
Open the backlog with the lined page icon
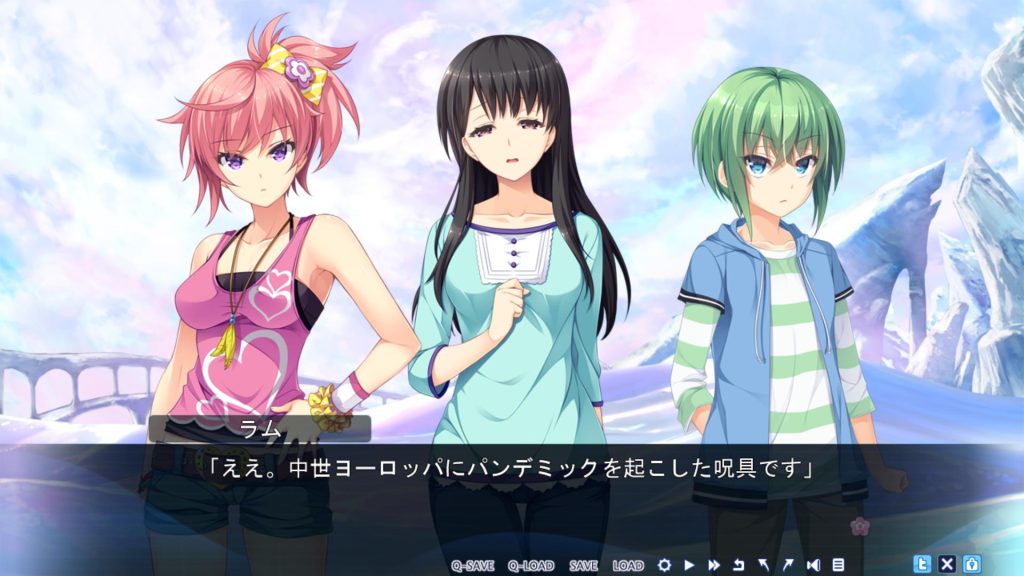pos(838,565)
